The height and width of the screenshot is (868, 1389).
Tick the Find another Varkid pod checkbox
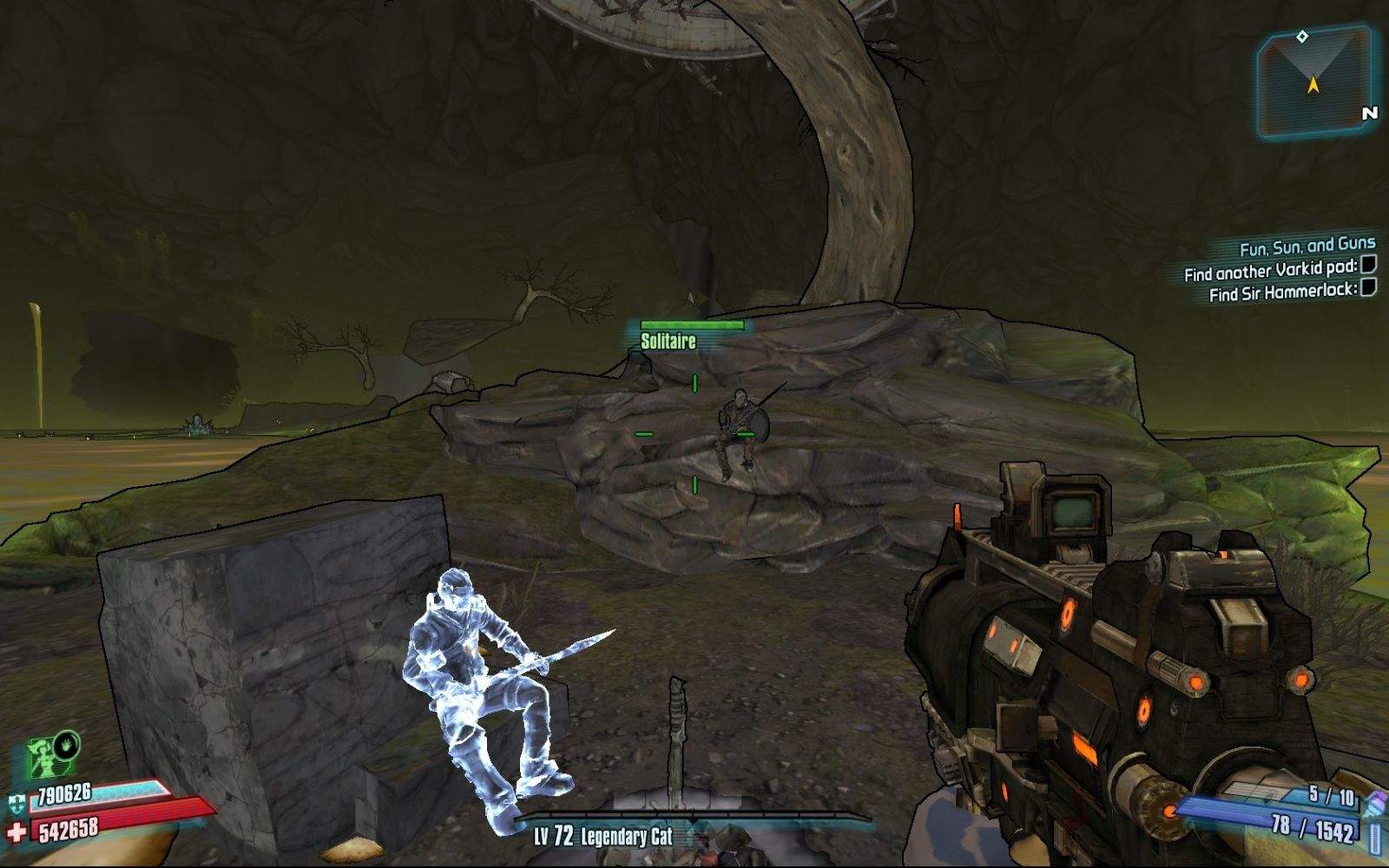tap(1368, 265)
